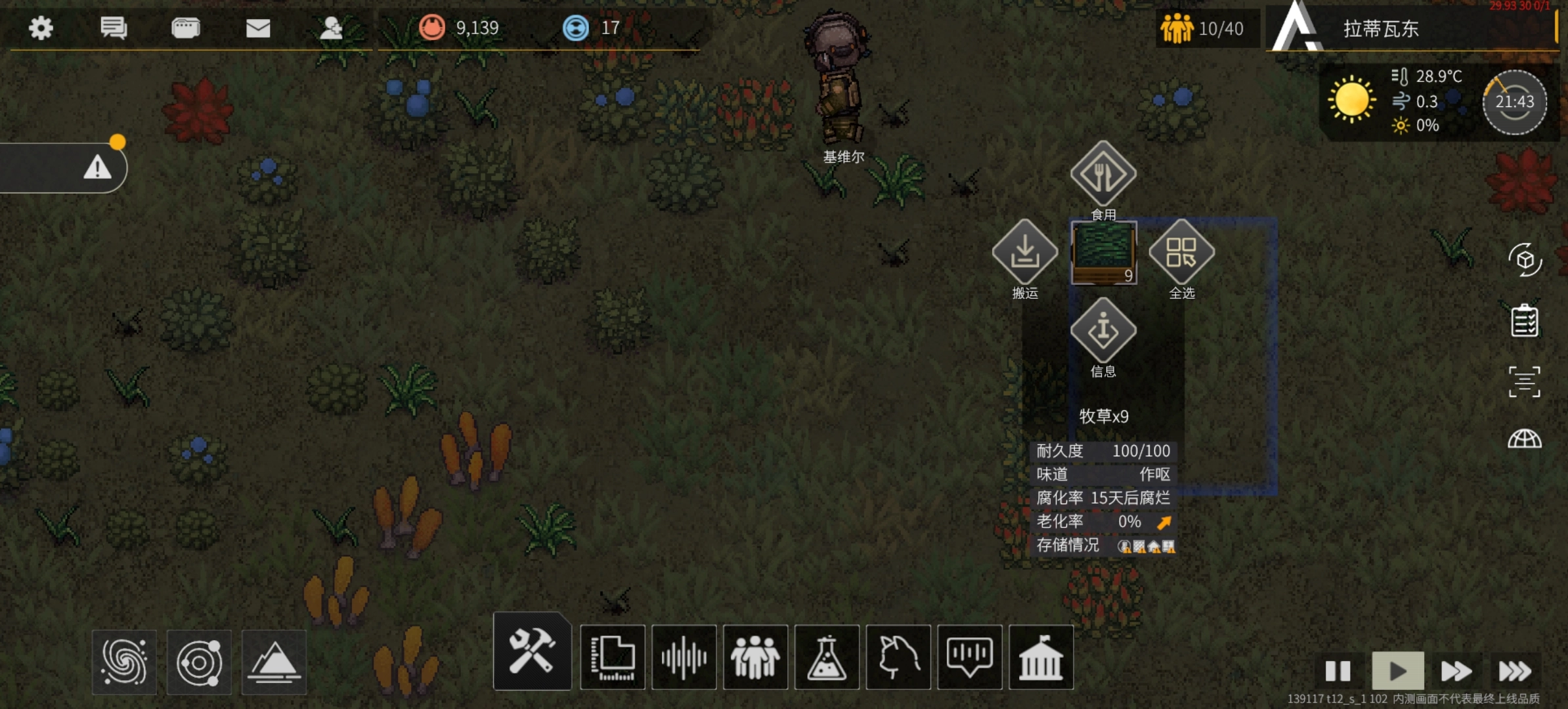Choose the 搬运 haul action
Image resolution: width=1568 pixels, height=709 pixels.
coord(1024,253)
